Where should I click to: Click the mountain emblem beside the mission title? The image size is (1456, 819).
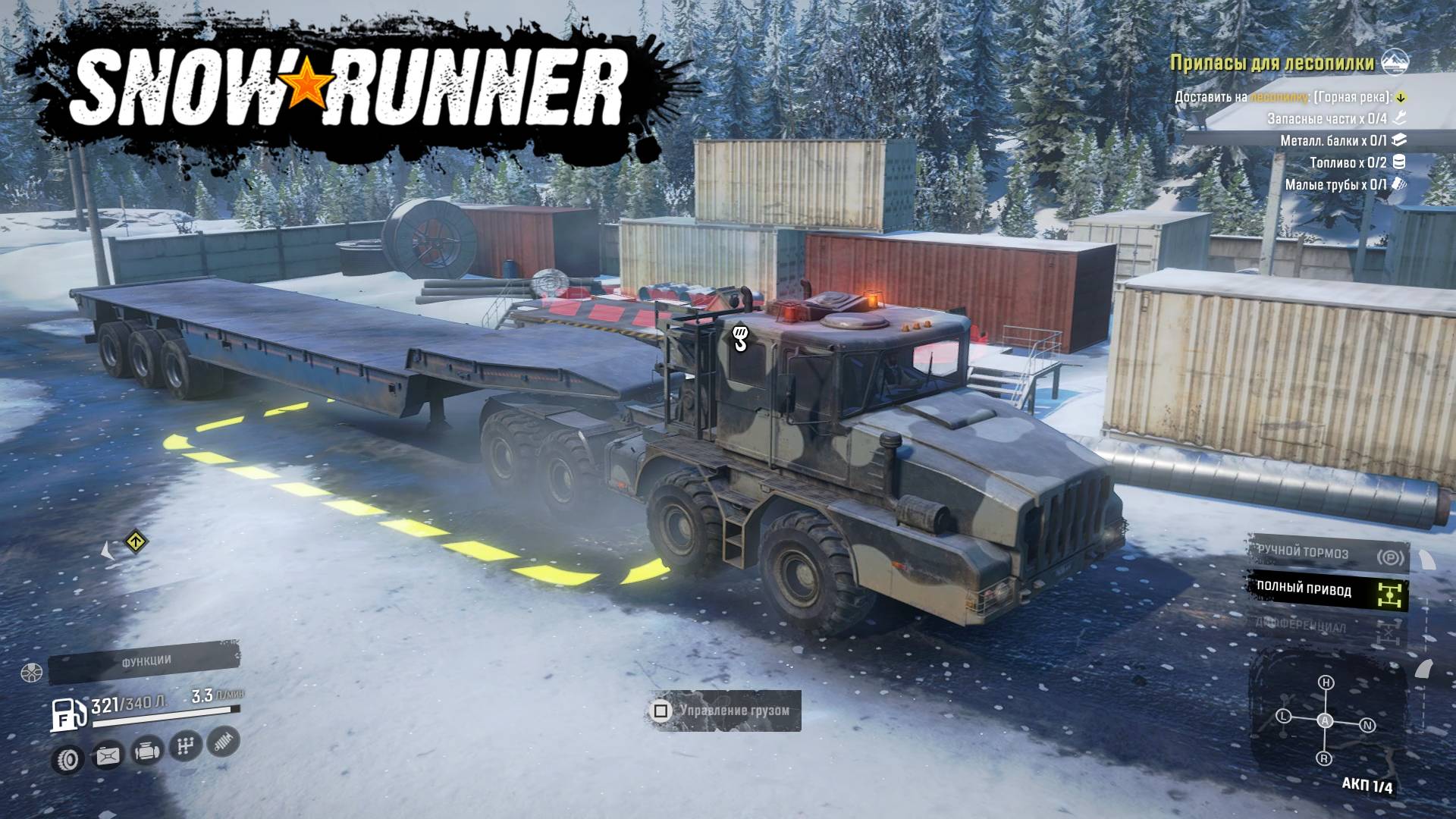[x=1396, y=62]
